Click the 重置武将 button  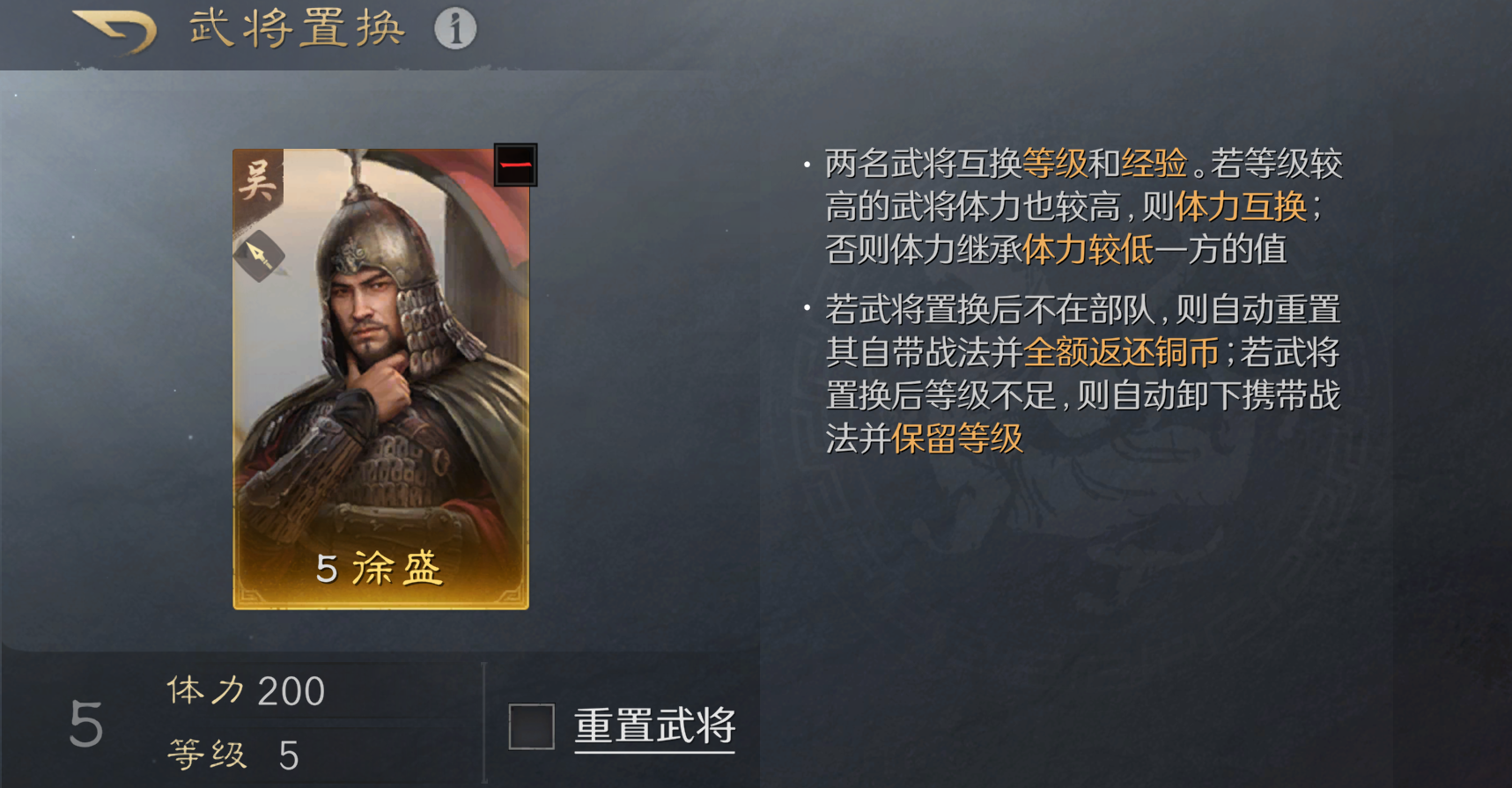(x=655, y=724)
